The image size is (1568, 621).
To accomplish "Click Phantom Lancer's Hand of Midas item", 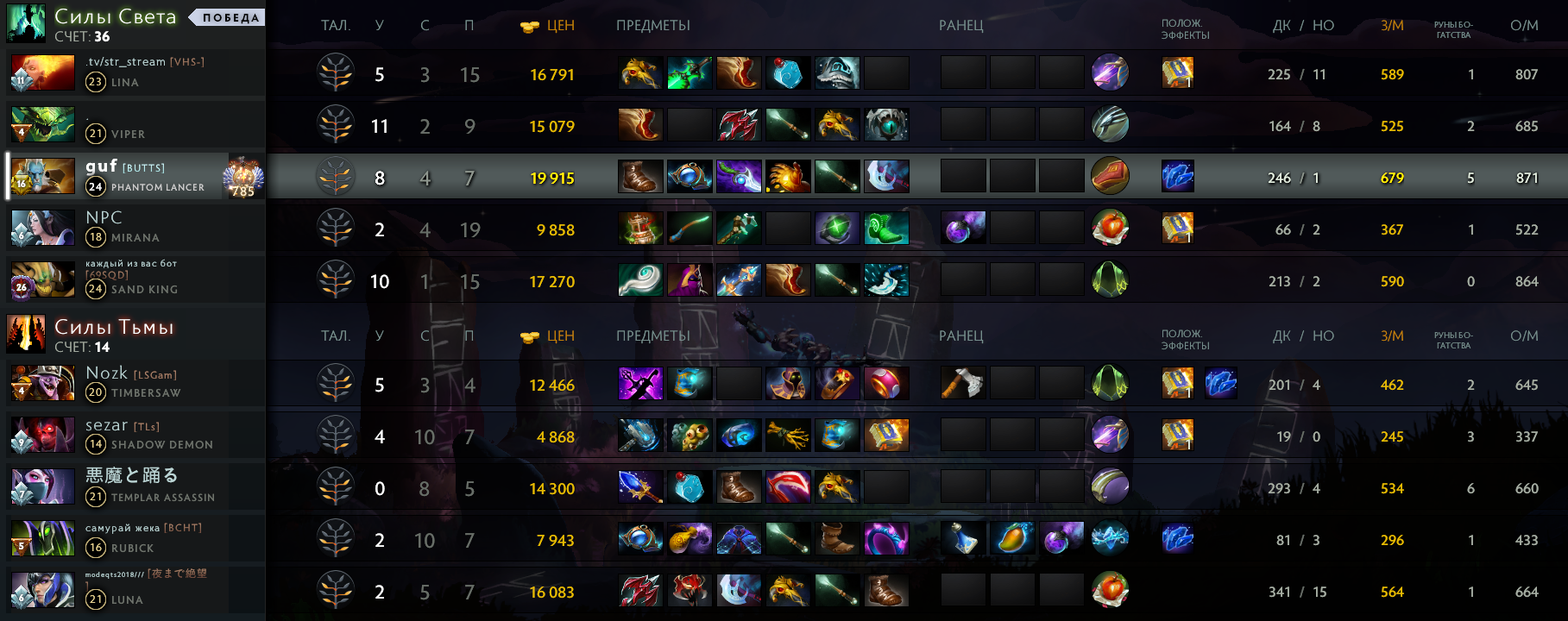I will tap(788, 177).
